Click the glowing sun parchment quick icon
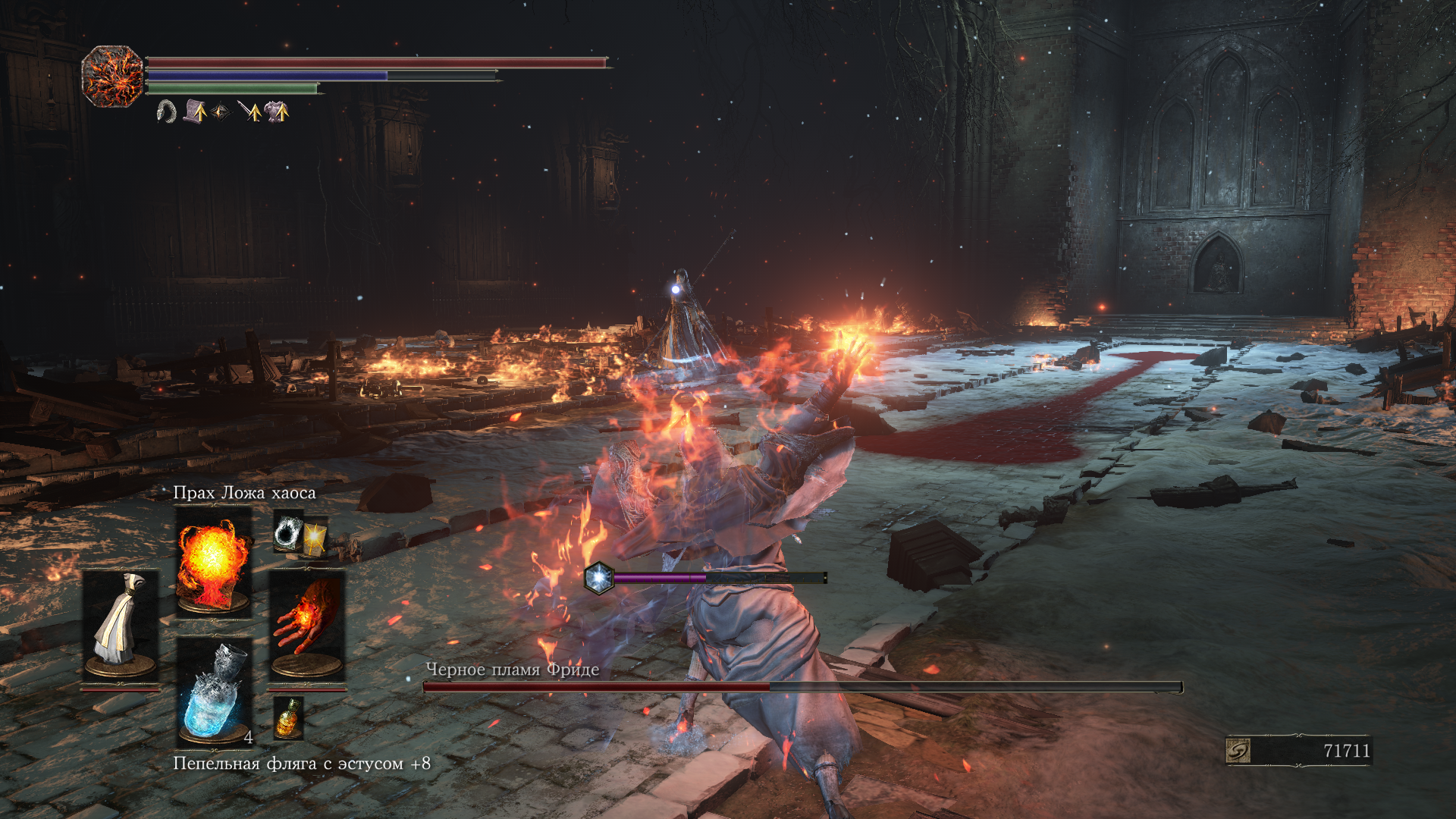The height and width of the screenshot is (819, 1456). 314,538
